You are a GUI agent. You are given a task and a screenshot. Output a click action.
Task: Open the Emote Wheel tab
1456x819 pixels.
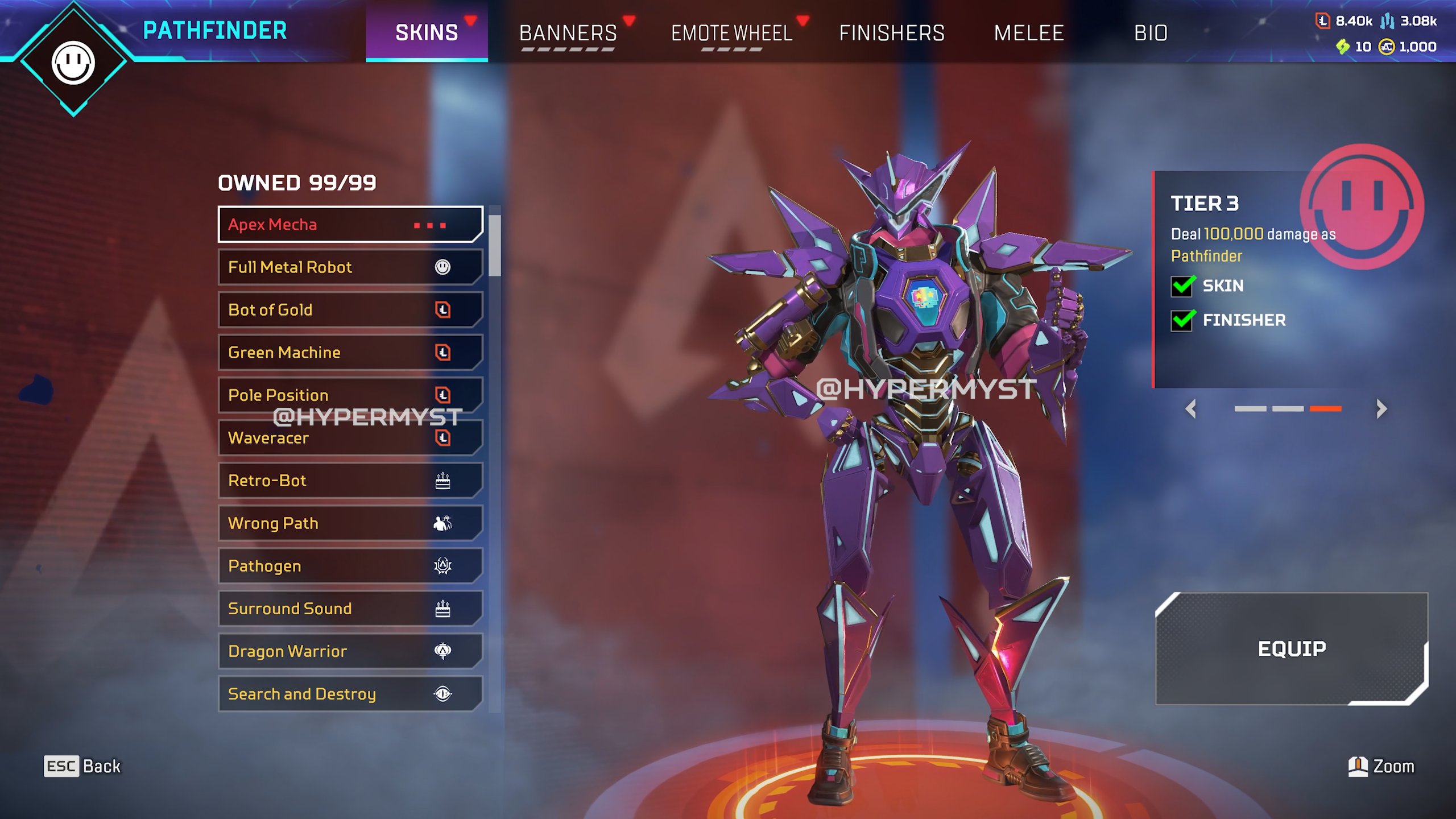pyautogui.click(x=731, y=33)
